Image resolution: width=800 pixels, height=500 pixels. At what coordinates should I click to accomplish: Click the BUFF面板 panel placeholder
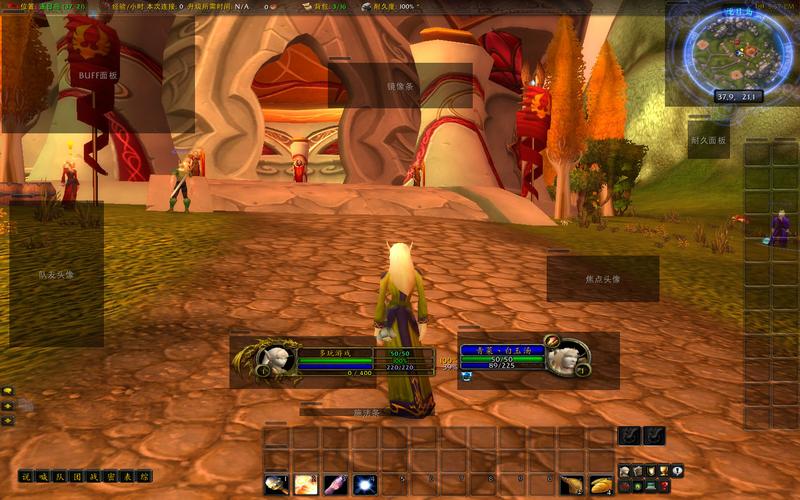[x=98, y=75]
